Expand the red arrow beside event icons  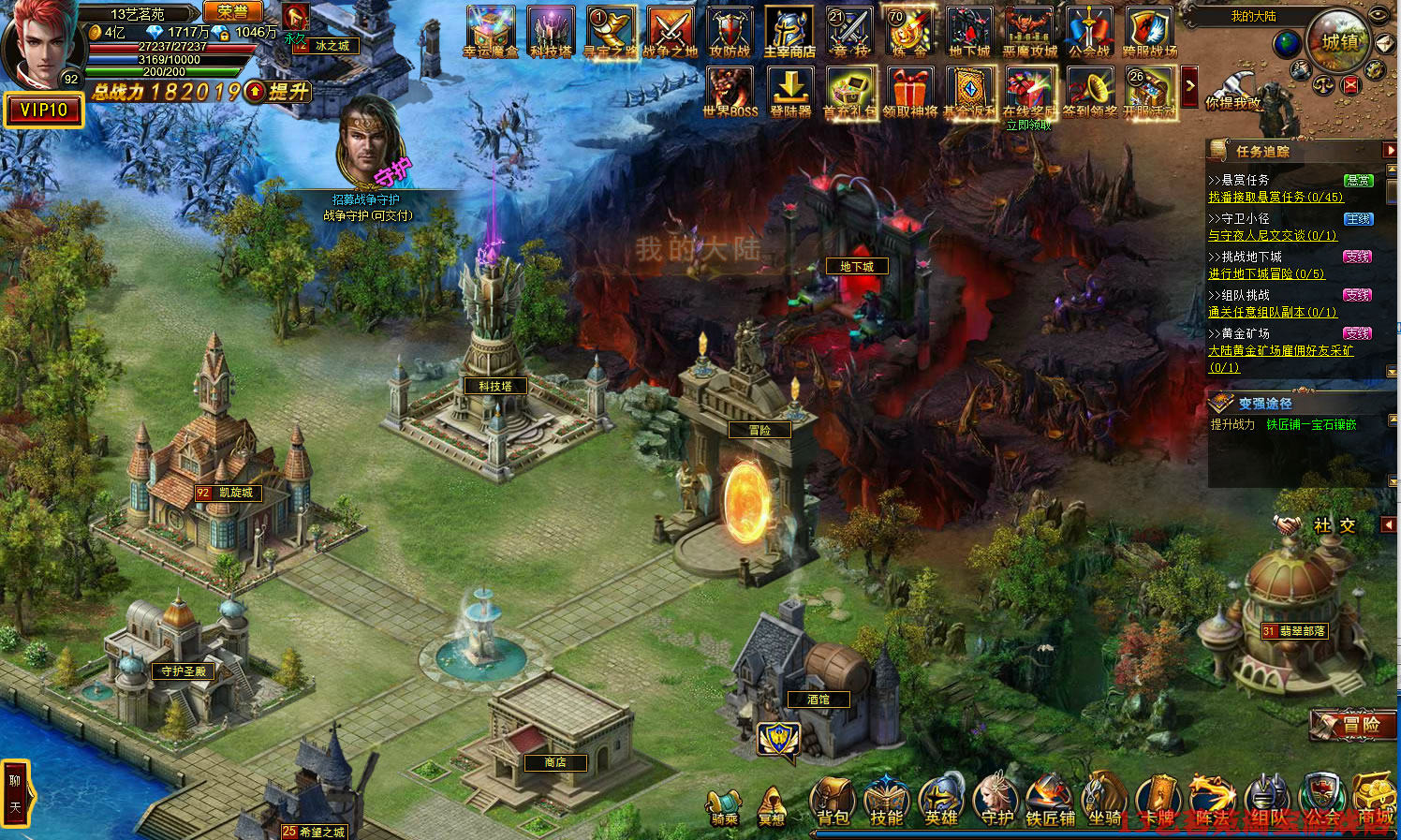(x=1190, y=86)
